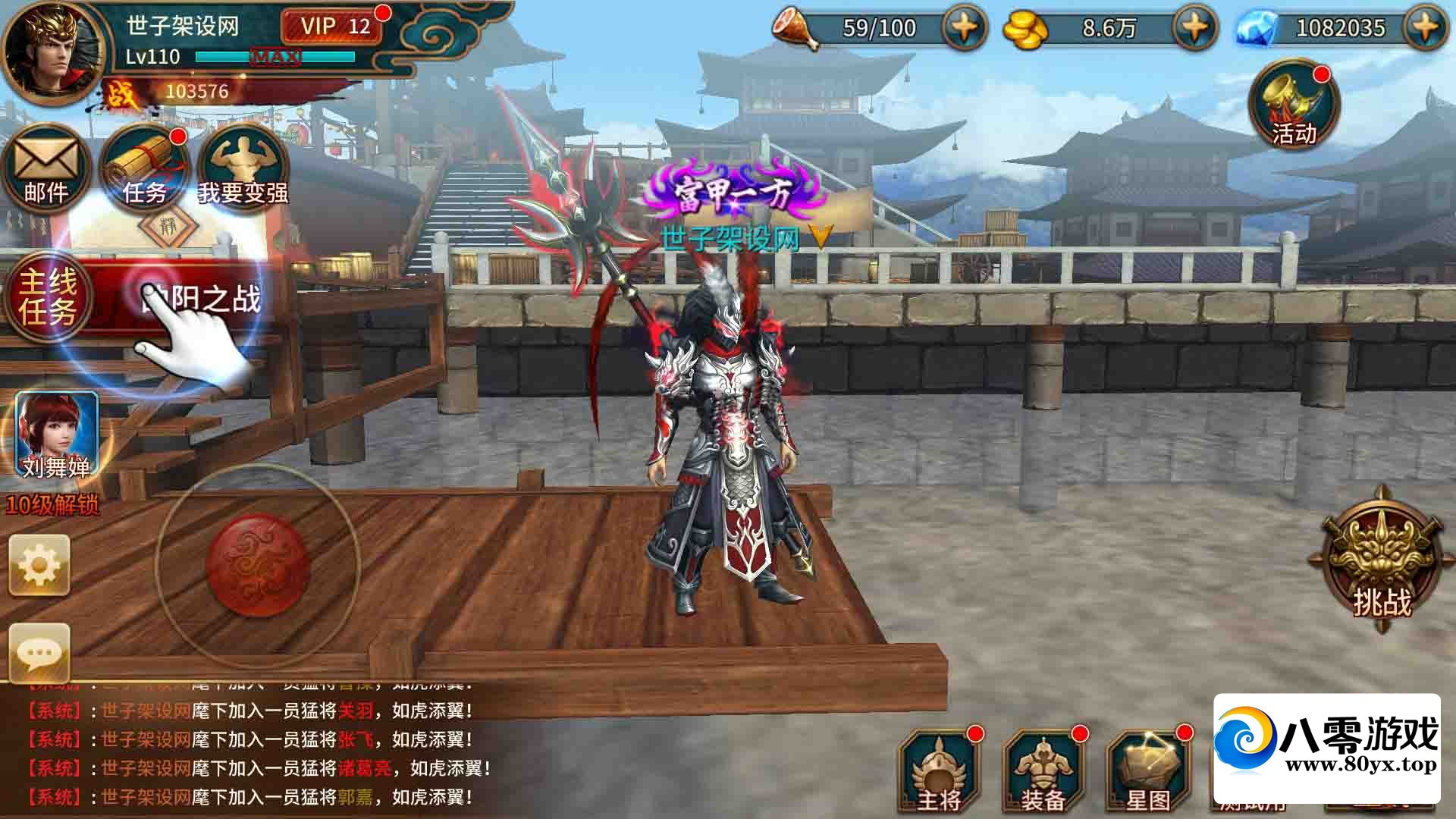Viewport: 1456px width, 819px height.
Task: Open settings via the gear icon
Action: [39, 565]
